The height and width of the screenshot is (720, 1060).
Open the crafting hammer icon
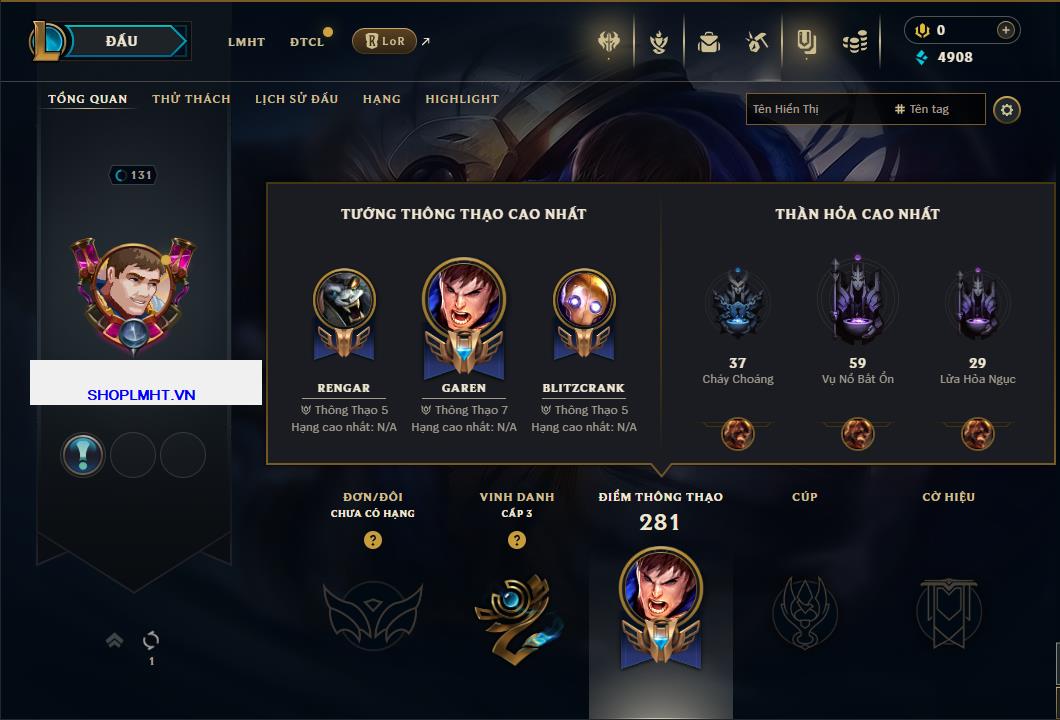[x=757, y=42]
